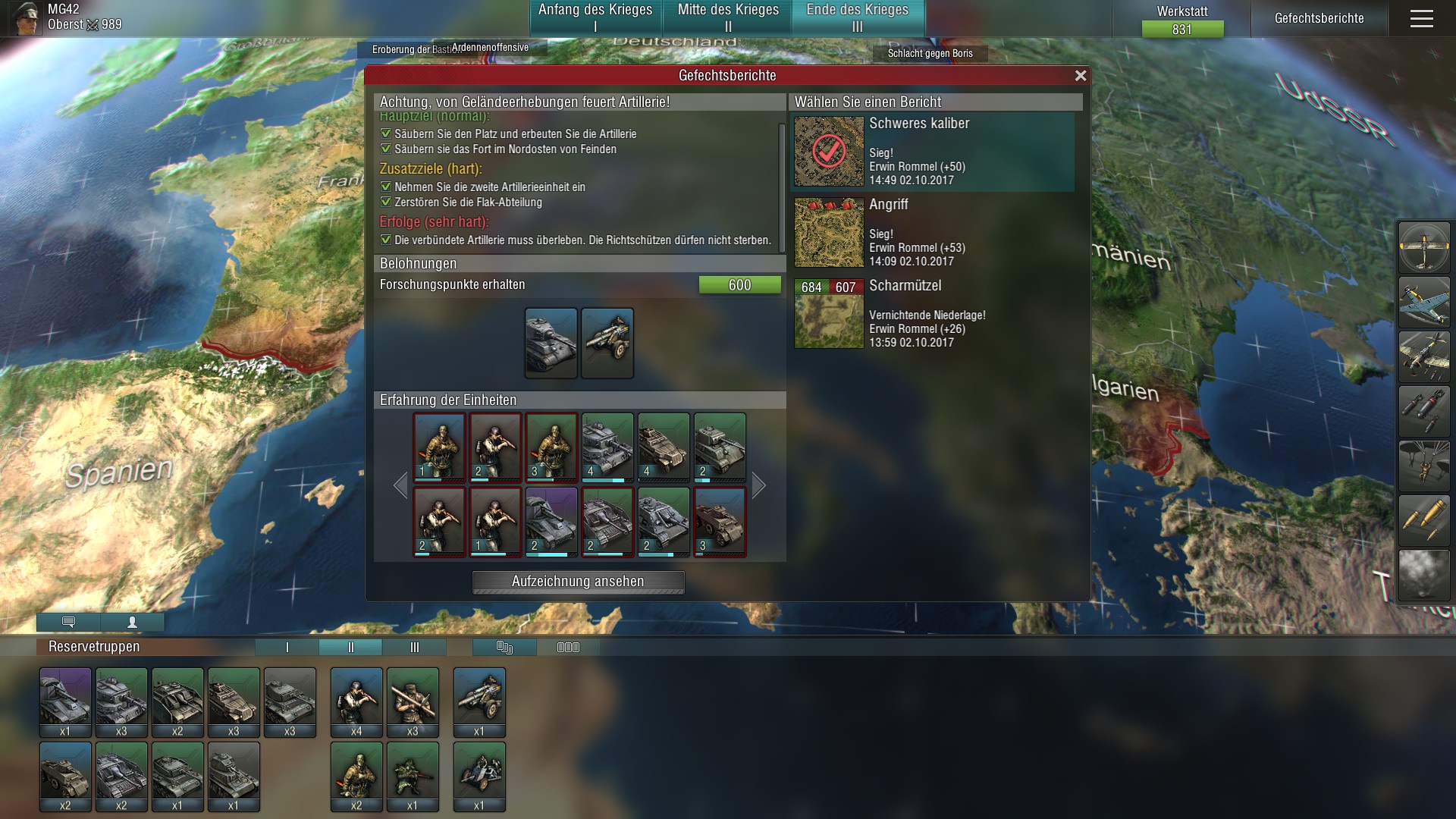Open Gefechtsberichte from the top bar

point(1320,18)
